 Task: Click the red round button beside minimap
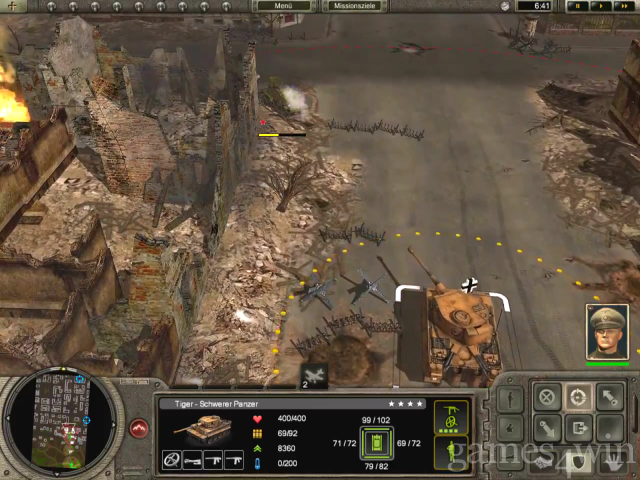pyautogui.click(x=138, y=429)
